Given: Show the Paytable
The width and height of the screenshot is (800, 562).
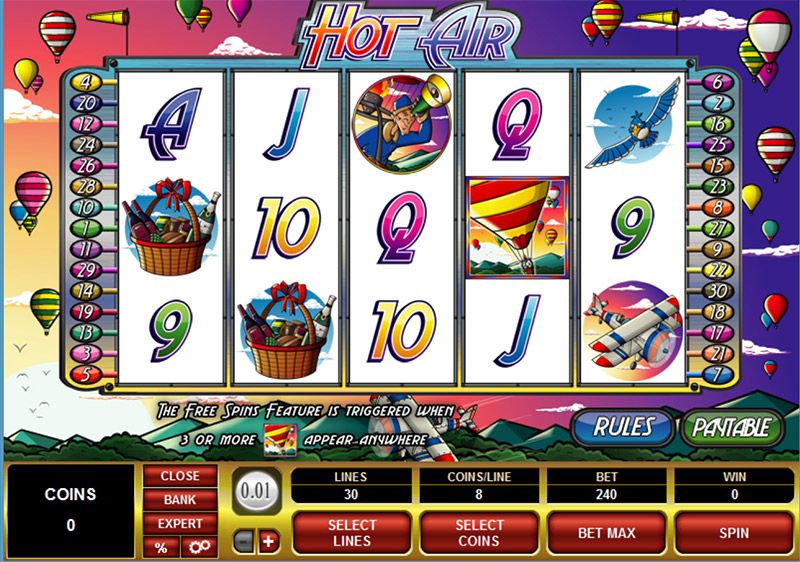Looking at the screenshot, I should point(731,426).
